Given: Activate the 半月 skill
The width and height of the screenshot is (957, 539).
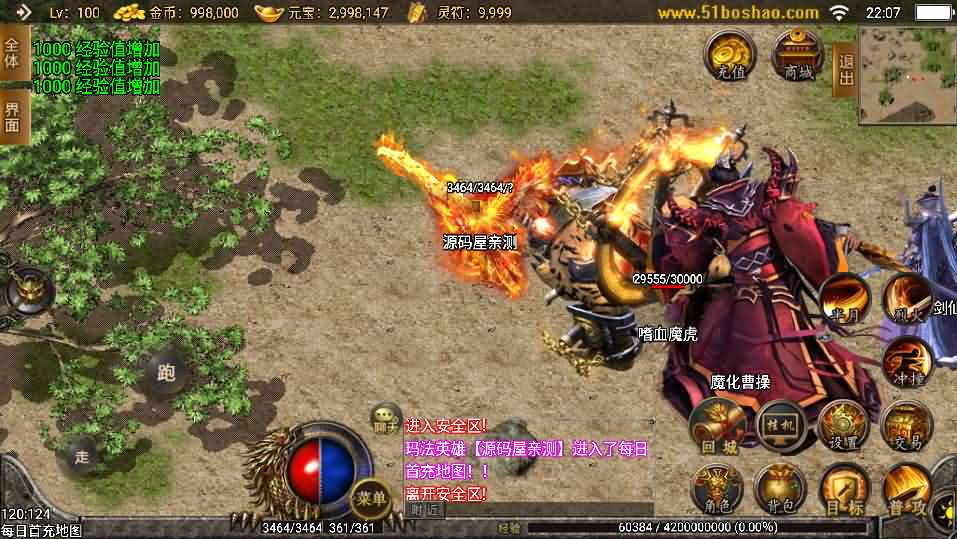Looking at the screenshot, I should (844, 299).
